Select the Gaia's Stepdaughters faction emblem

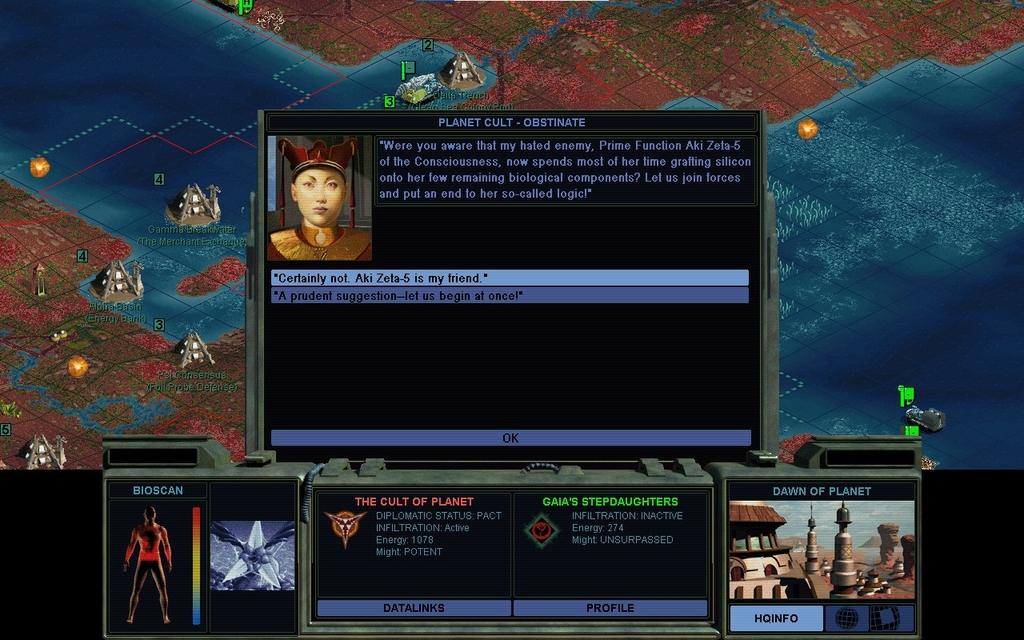543,530
